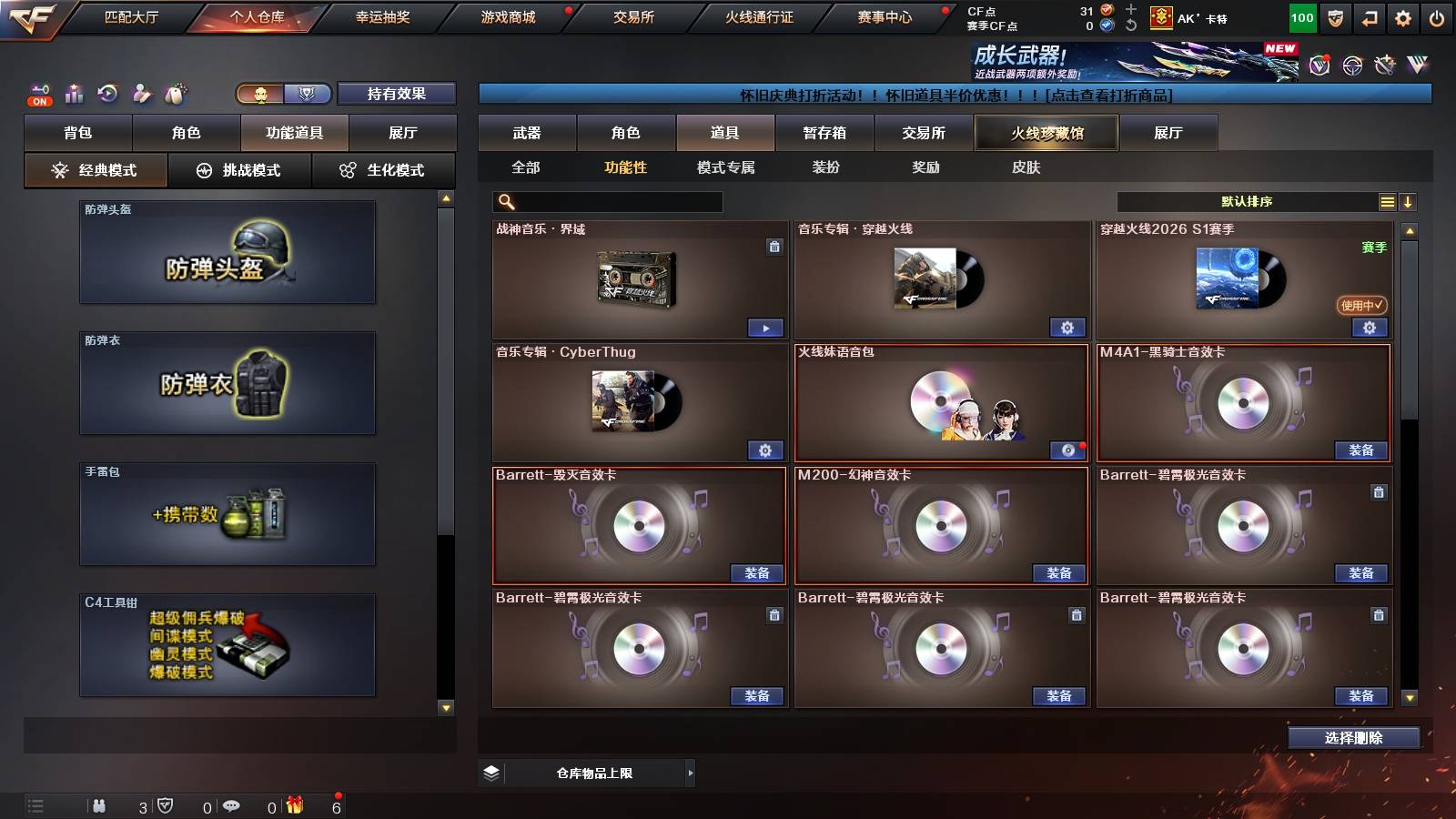Equip the M4A1-黑骑士音效卡
The width and height of the screenshot is (1456, 819).
(x=1361, y=450)
